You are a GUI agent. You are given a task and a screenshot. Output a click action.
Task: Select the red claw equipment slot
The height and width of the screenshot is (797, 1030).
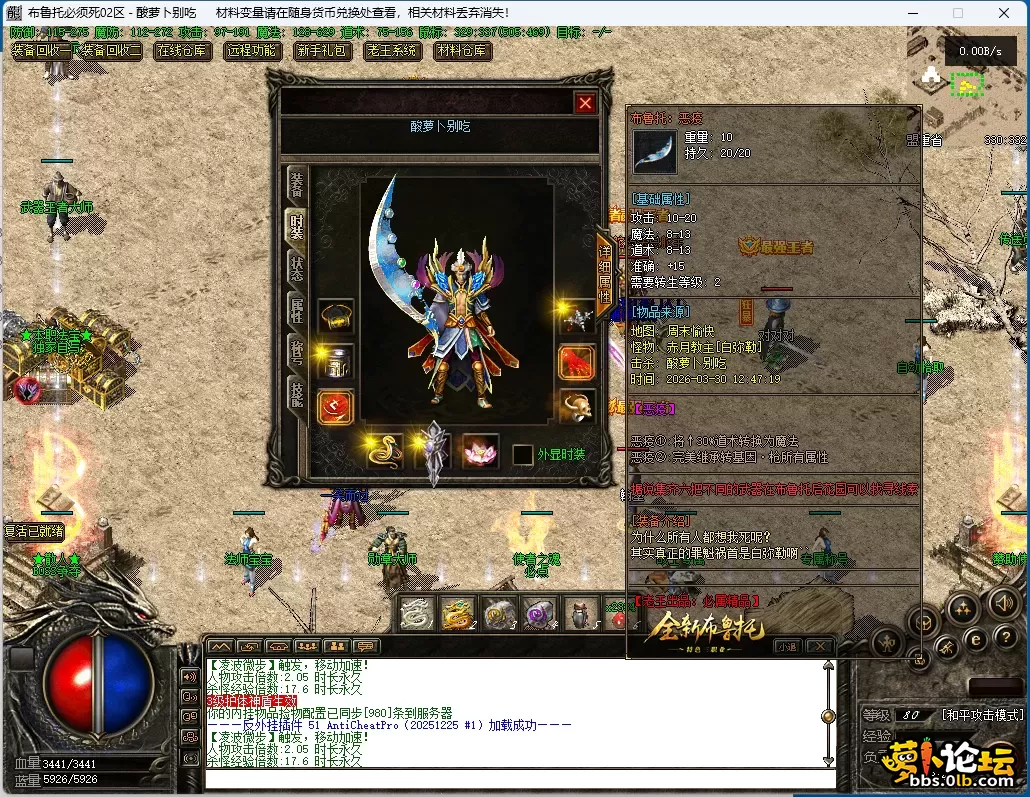577,361
